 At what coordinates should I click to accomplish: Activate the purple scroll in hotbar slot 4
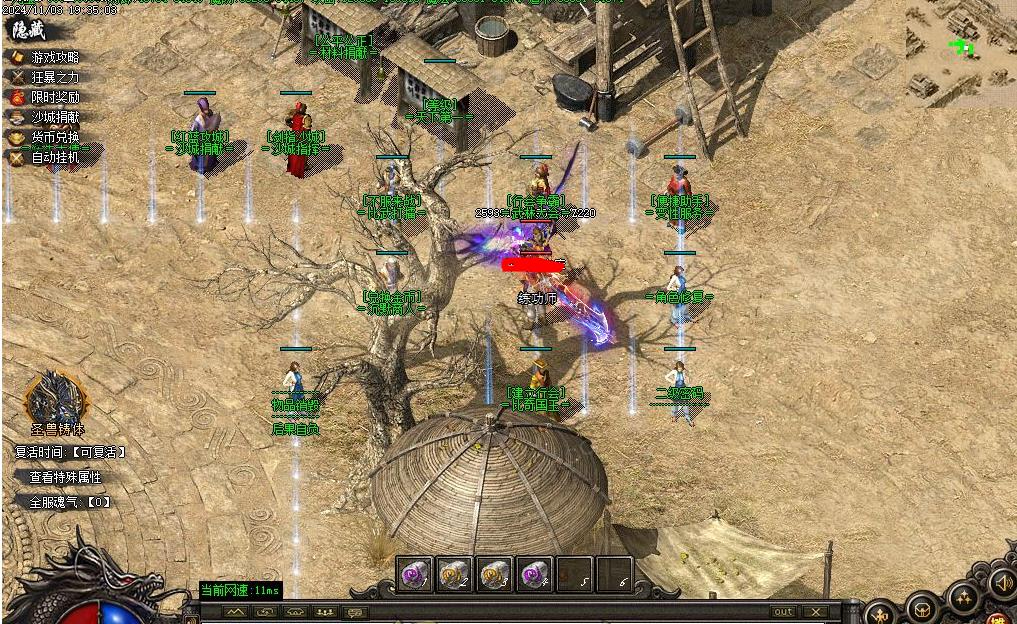click(x=534, y=574)
